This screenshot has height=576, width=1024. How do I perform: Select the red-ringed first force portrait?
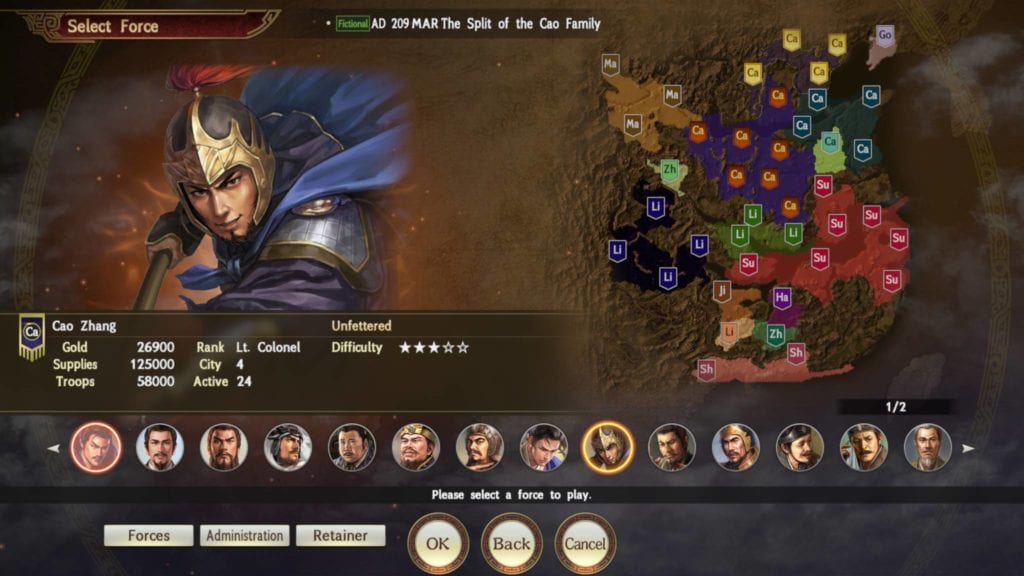(96, 447)
